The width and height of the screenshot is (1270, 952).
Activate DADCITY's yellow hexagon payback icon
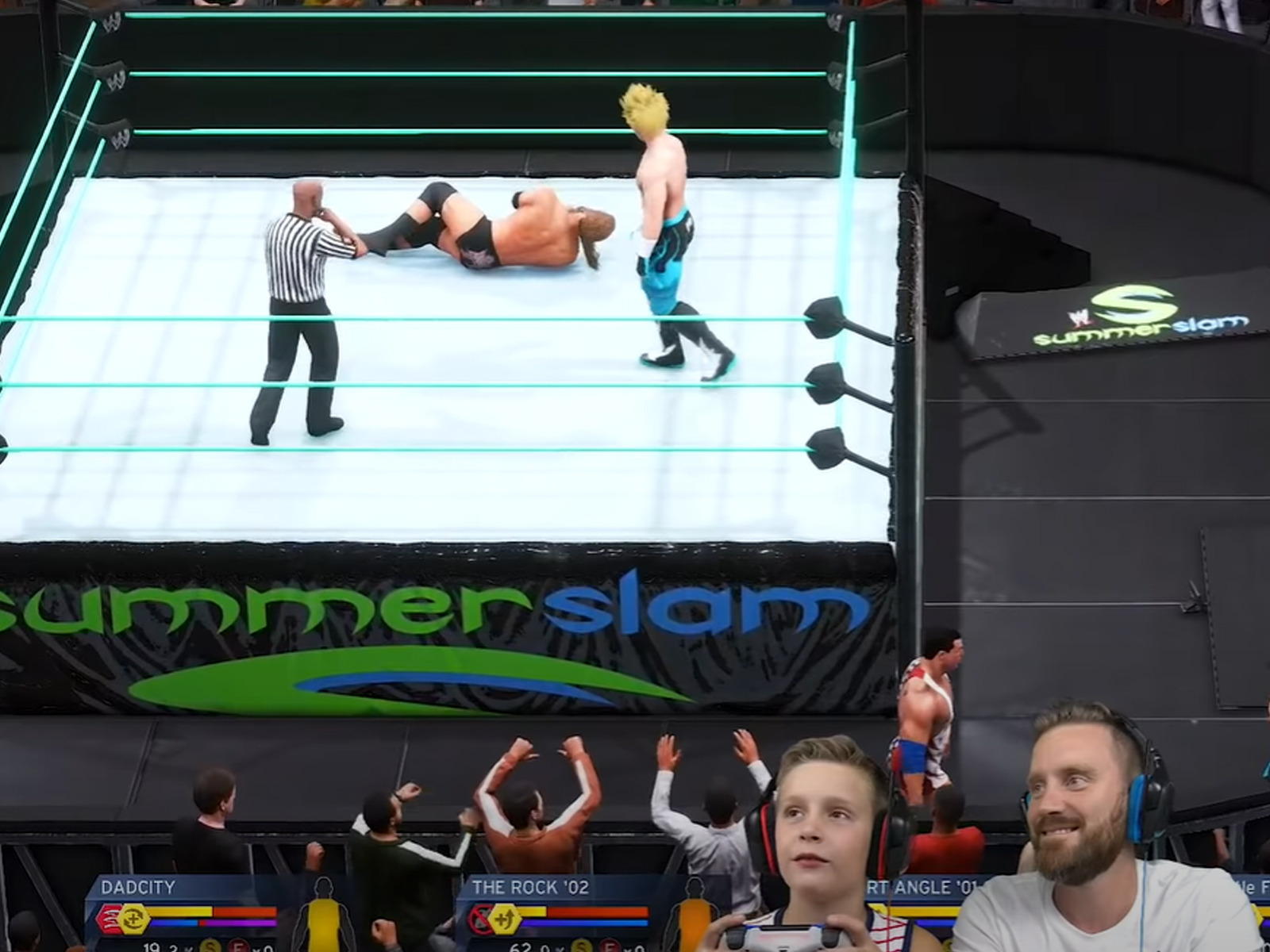[x=134, y=919]
